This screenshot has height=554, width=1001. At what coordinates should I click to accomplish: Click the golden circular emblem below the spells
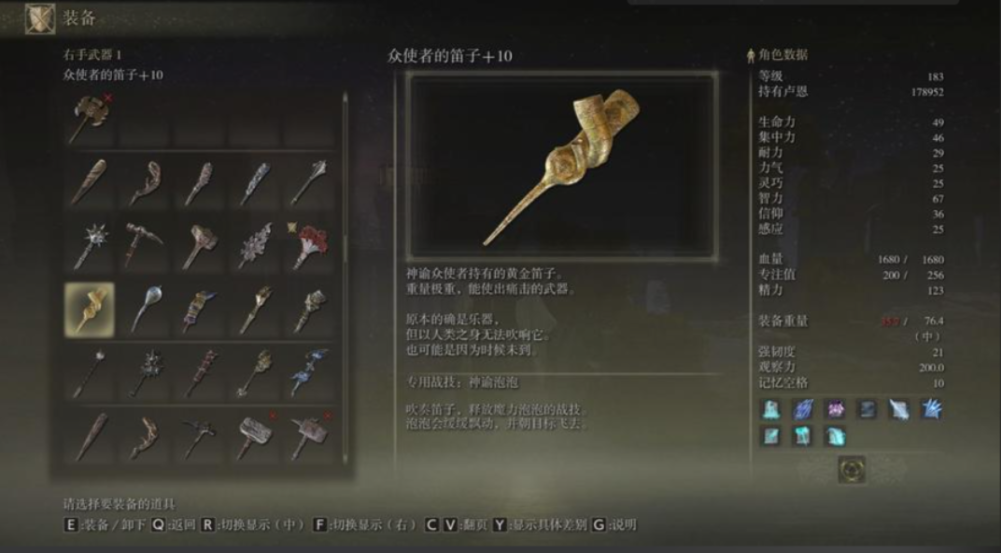click(852, 469)
